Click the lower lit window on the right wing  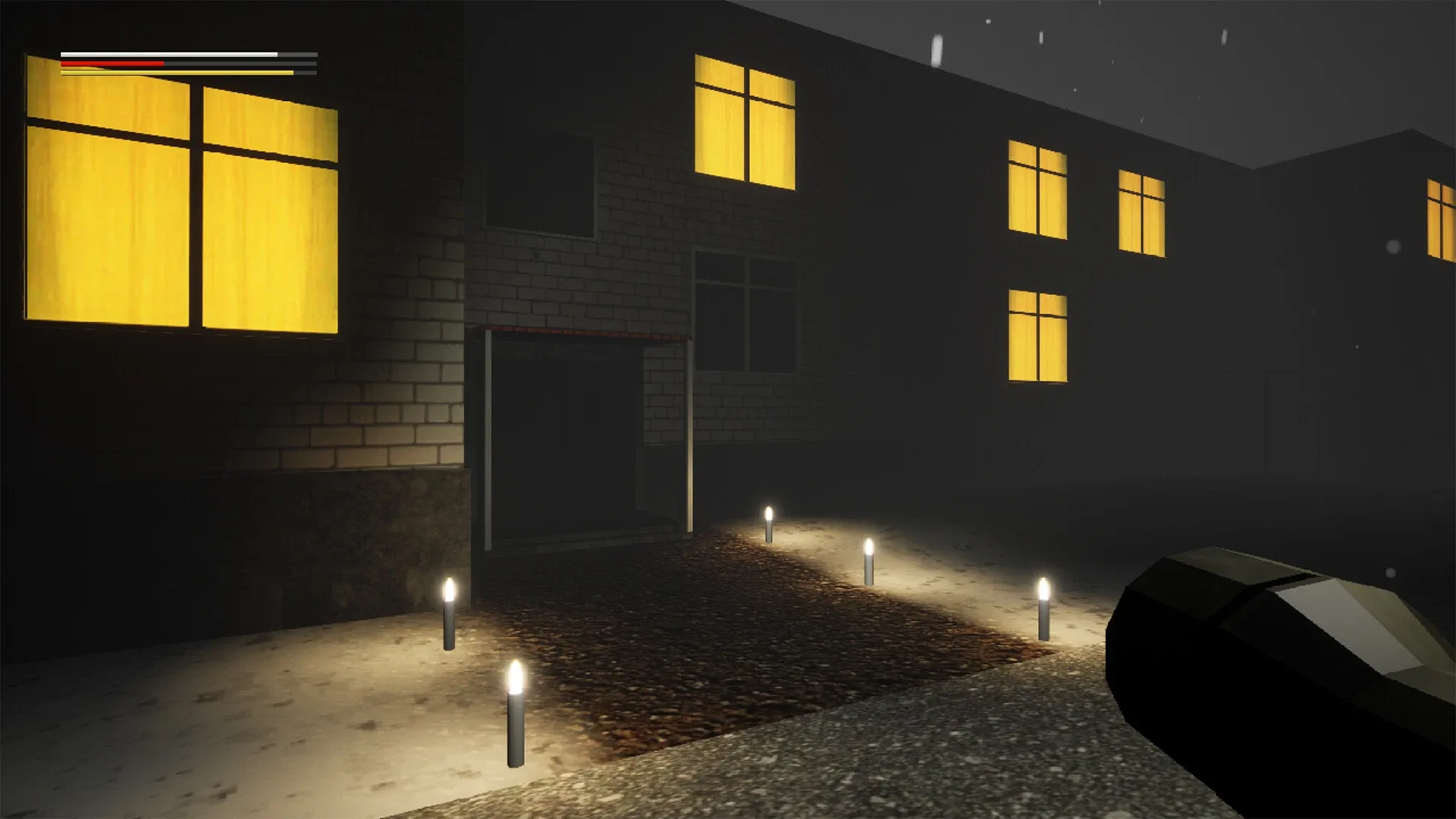click(x=1039, y=334)
